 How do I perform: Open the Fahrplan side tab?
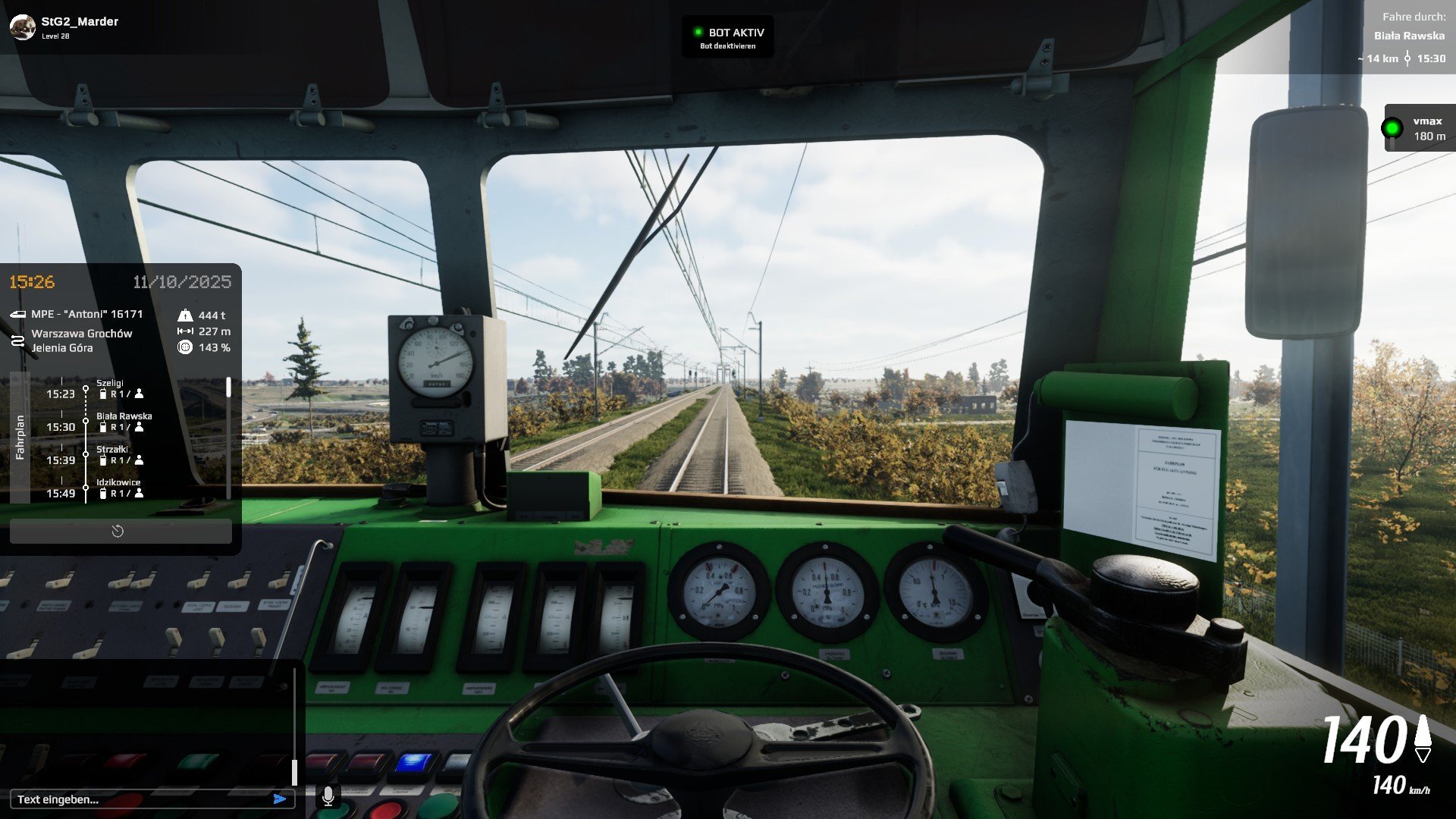pos(20,437)
